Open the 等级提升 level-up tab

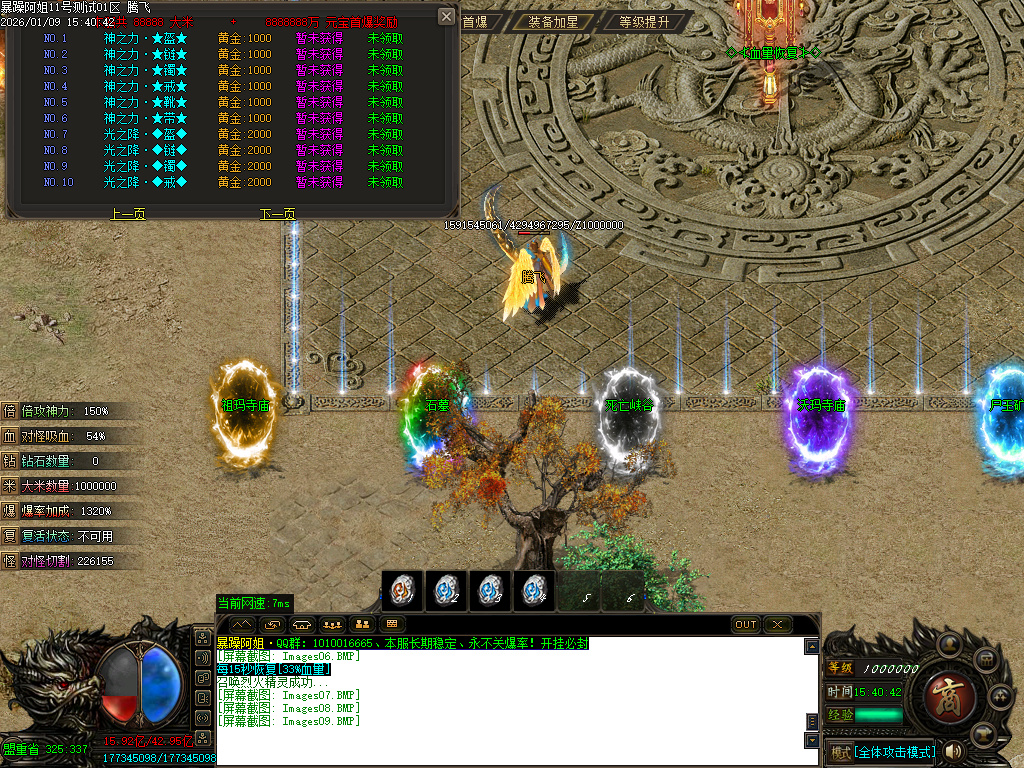(x=644, y=21)
